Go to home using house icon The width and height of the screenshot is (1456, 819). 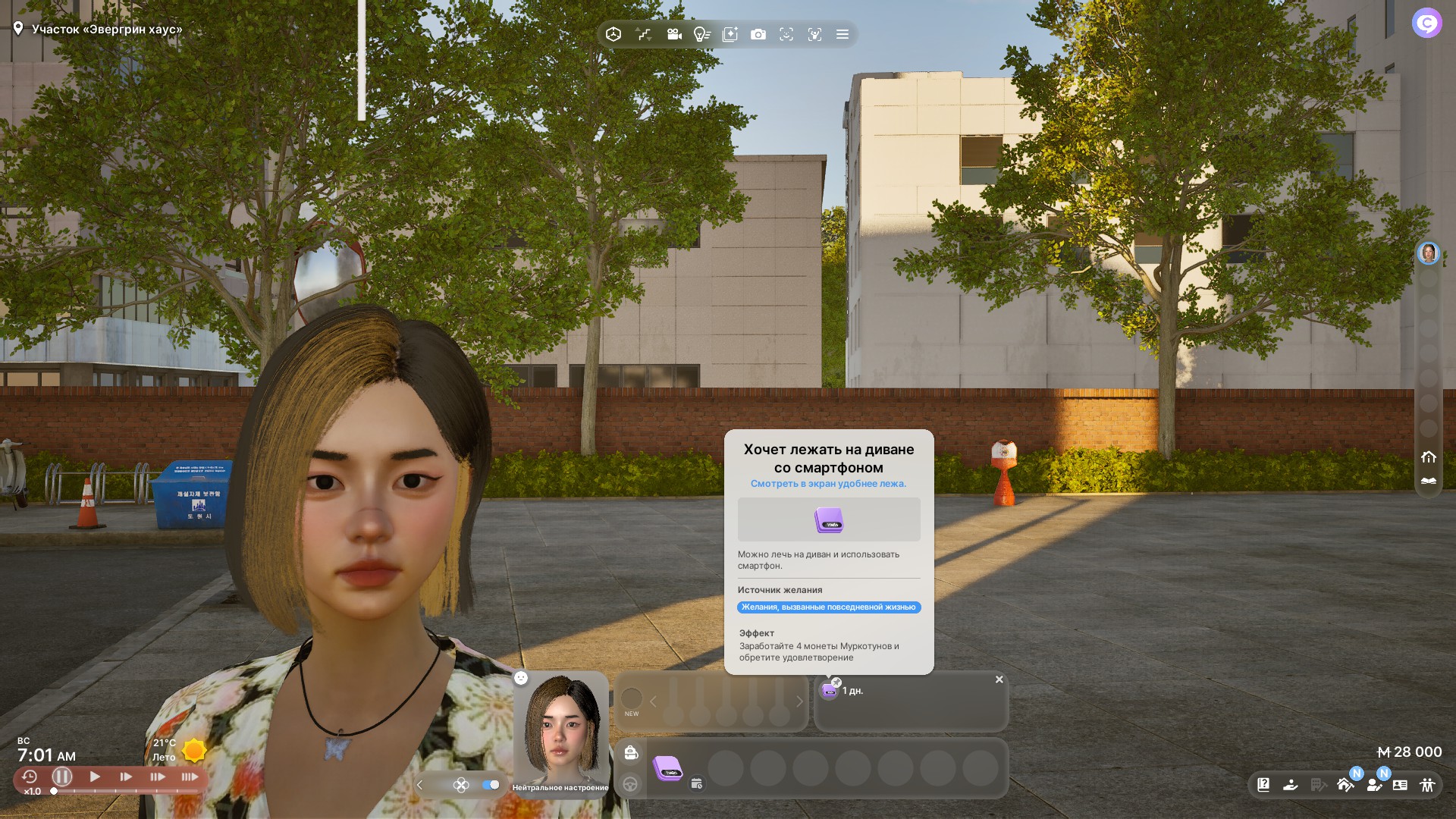[1429, 457]
